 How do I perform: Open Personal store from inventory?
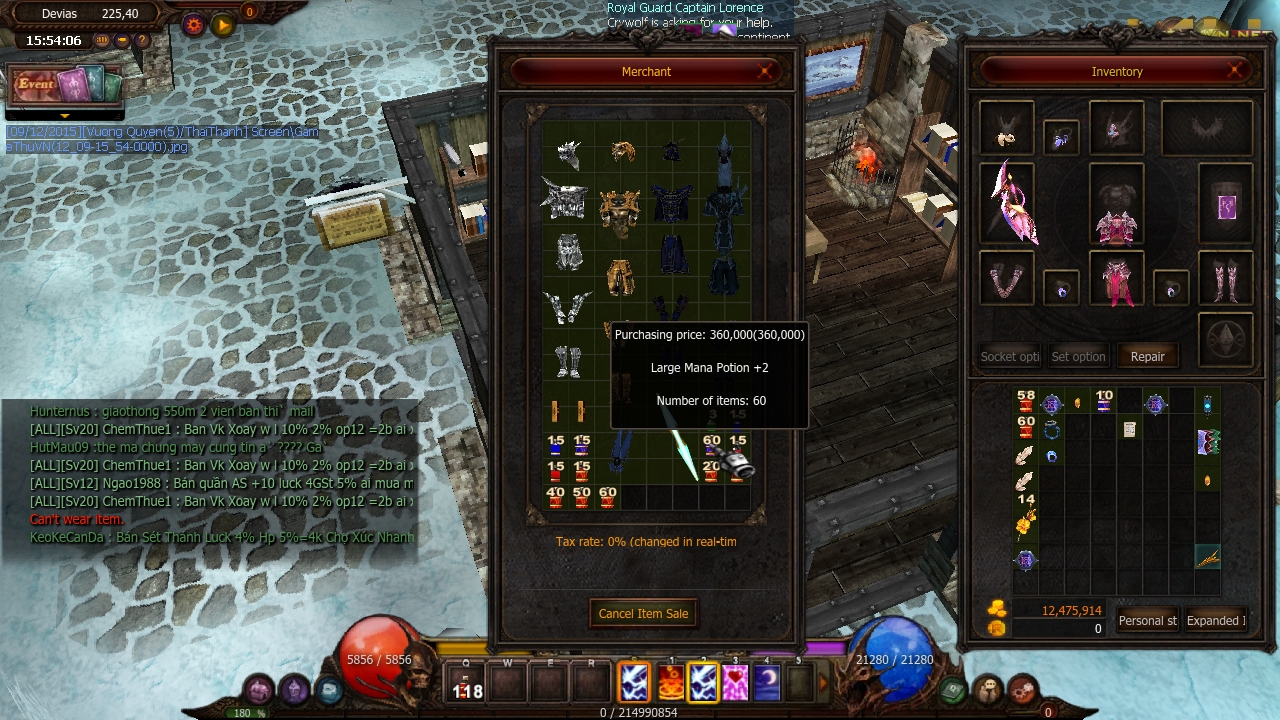click(x=1147, y=620)
